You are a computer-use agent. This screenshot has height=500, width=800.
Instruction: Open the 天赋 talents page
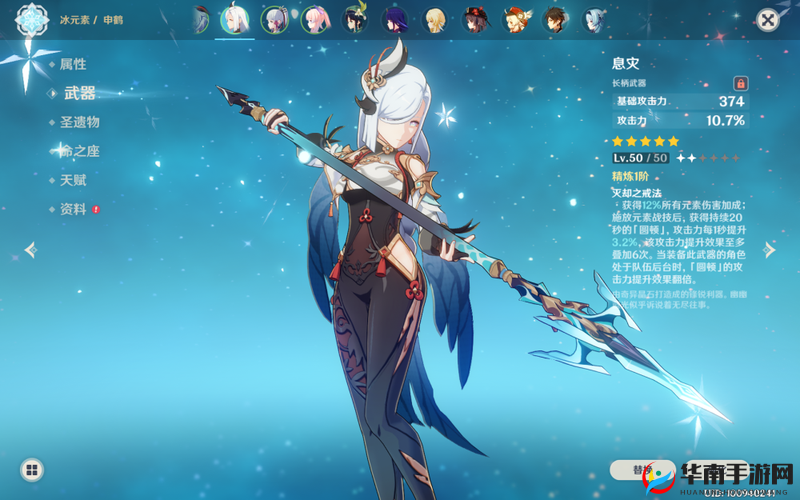(73, 180)
